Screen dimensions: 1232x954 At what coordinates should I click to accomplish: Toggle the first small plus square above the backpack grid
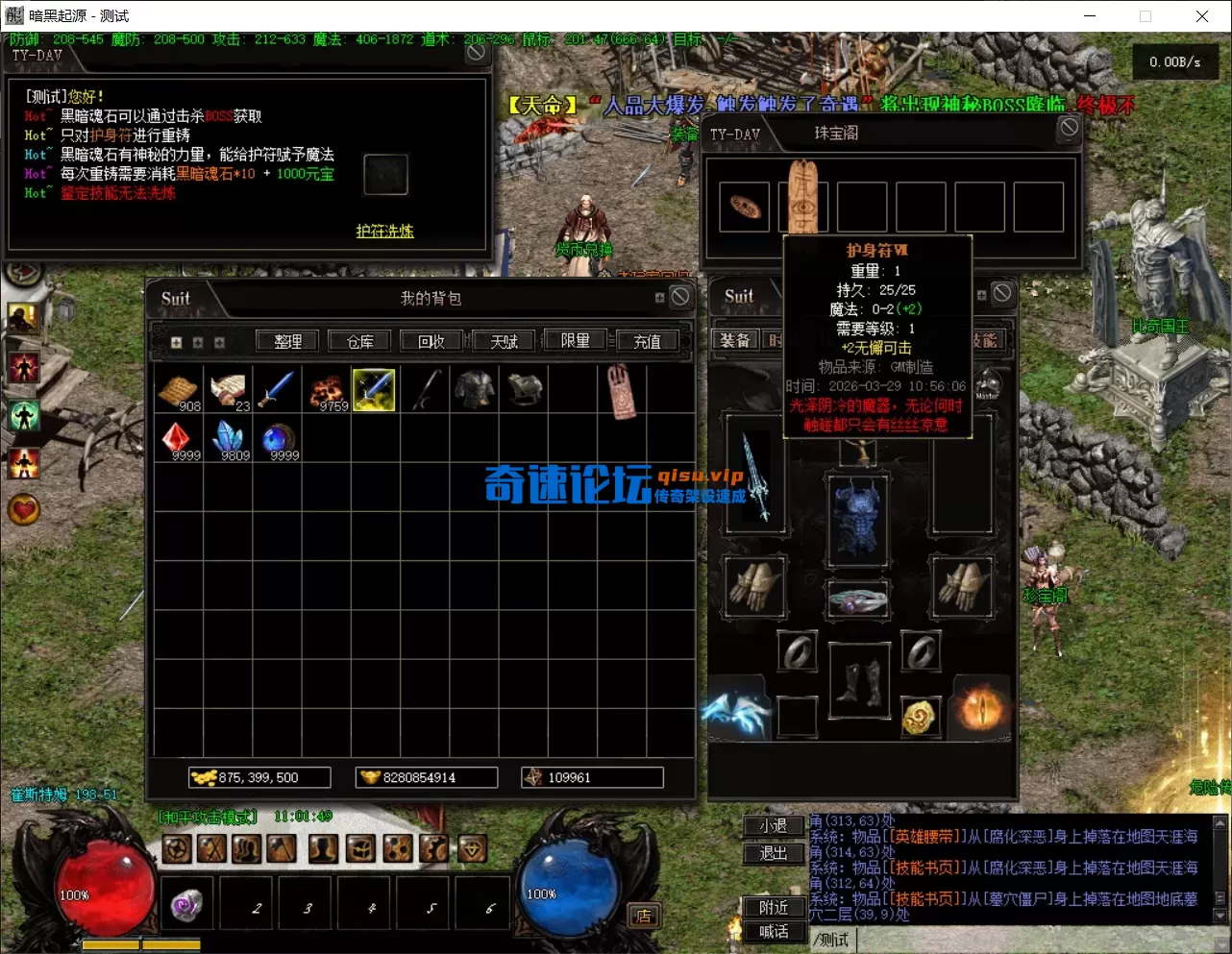click(x=177, y=342)
